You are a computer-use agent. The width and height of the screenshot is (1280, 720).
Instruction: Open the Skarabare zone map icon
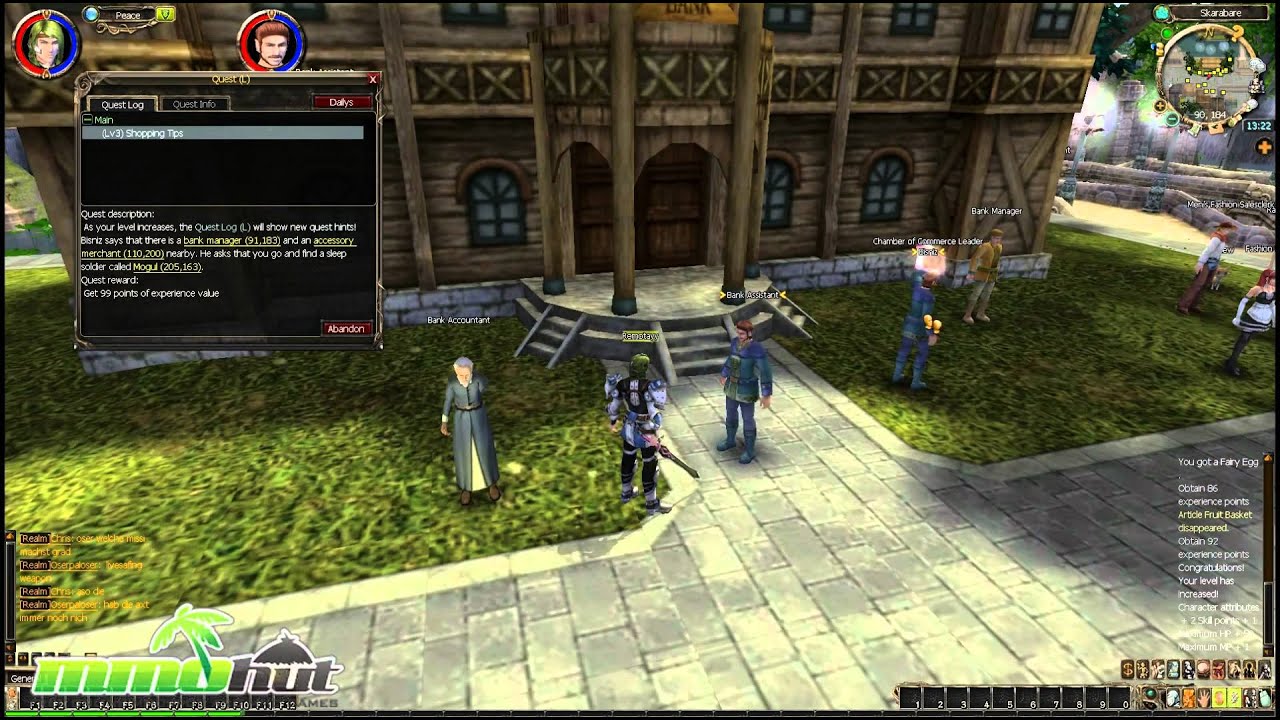(x=1161, y=13)
